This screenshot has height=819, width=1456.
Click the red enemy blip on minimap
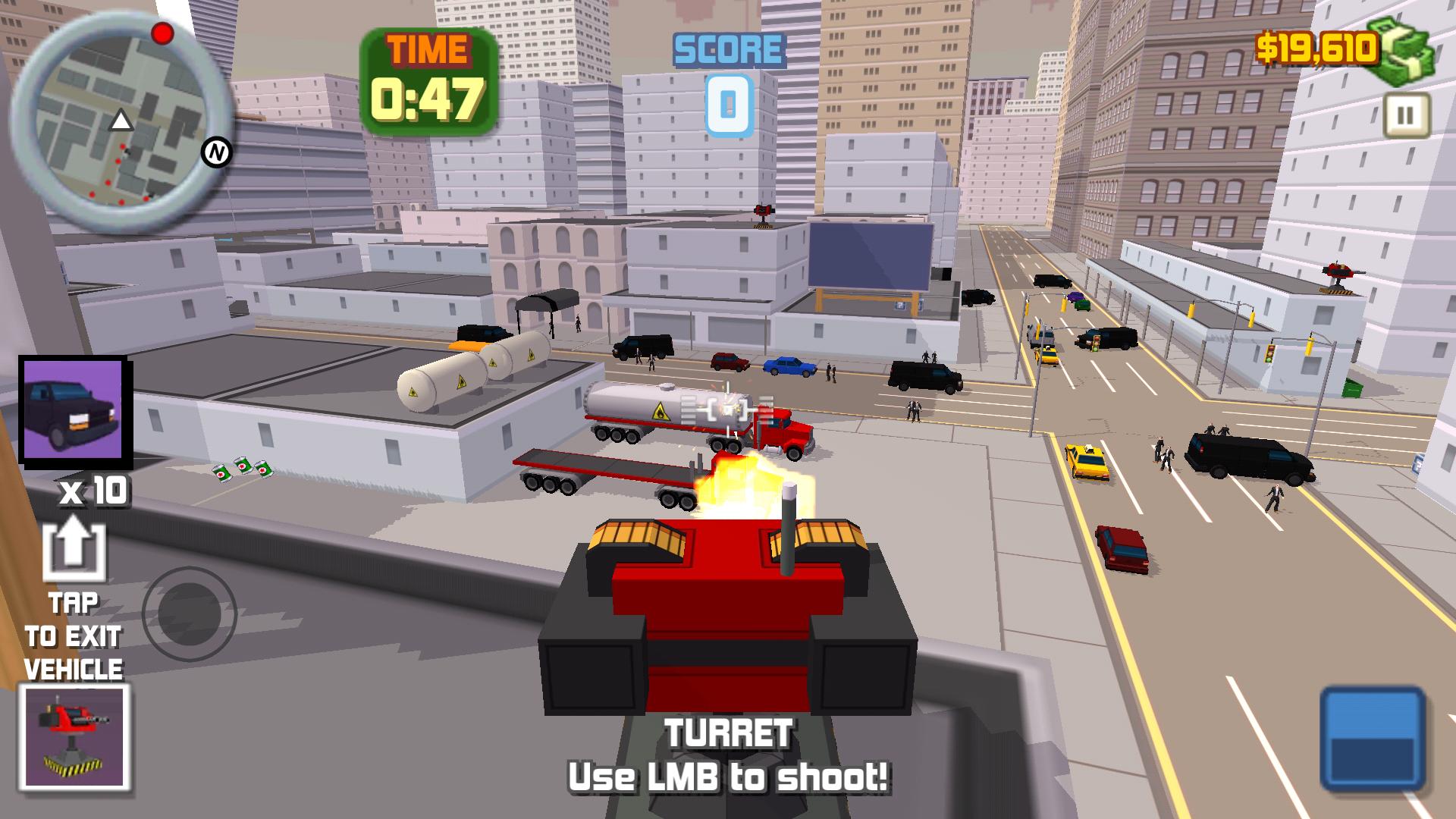pyautogui.click(x=161, y=32)
